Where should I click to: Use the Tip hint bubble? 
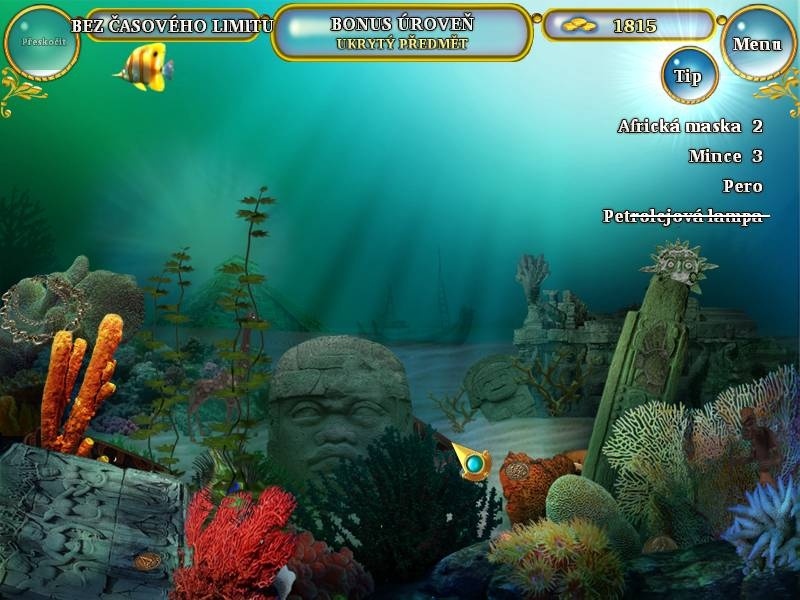click(689, 75)
